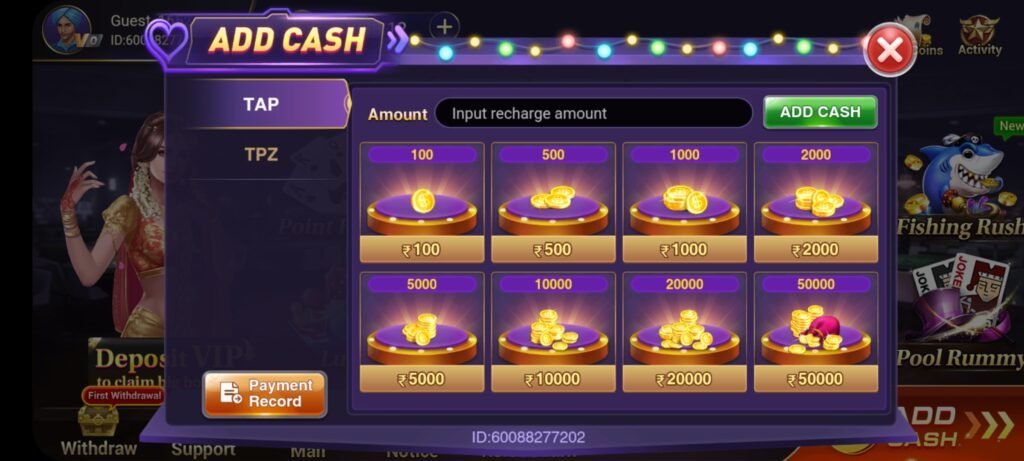Select the ₹100 coin package
This screenshot has width=1024, height=461.
click(x=422, y=203)
